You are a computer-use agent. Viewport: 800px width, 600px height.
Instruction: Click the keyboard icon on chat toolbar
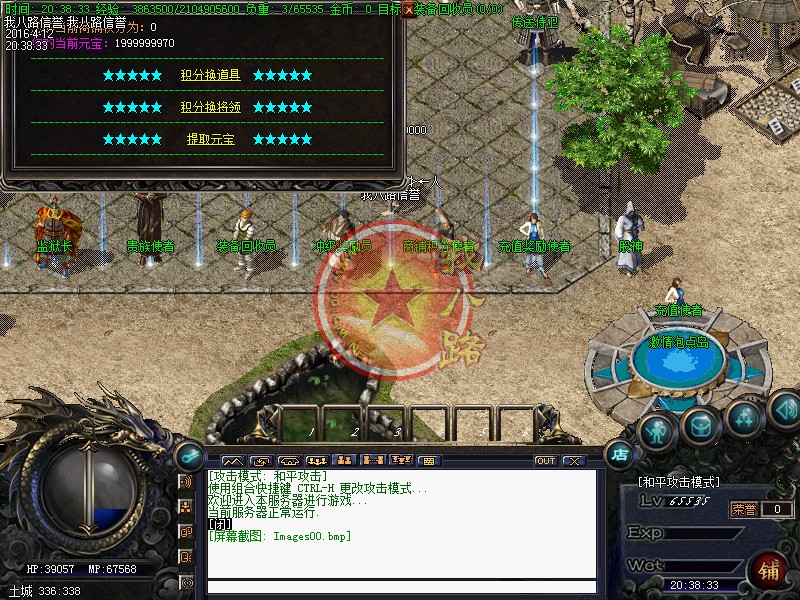429,461
